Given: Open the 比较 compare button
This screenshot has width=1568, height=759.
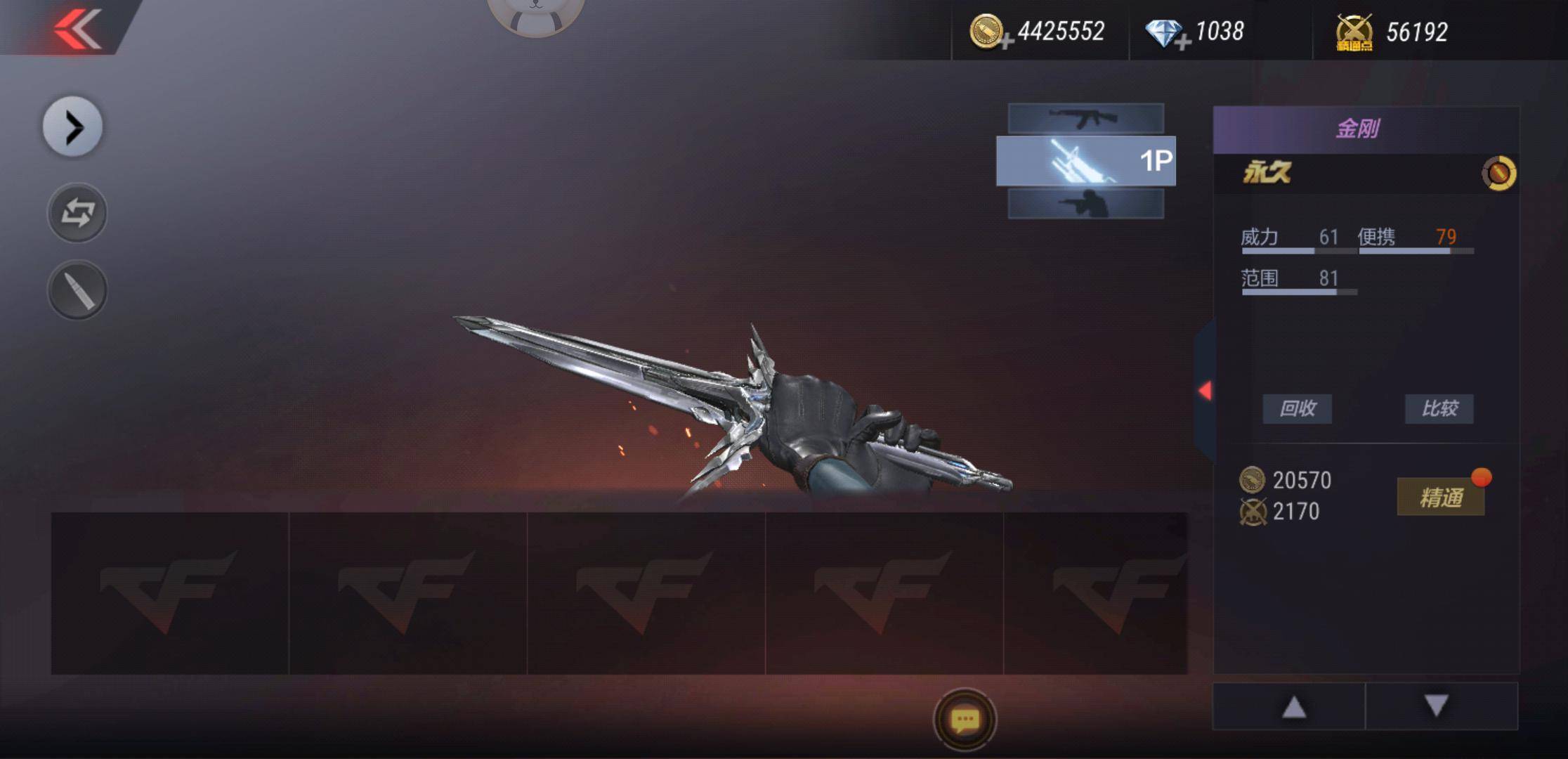Looking at the screenshot, I should click(x=1439, y=408).
